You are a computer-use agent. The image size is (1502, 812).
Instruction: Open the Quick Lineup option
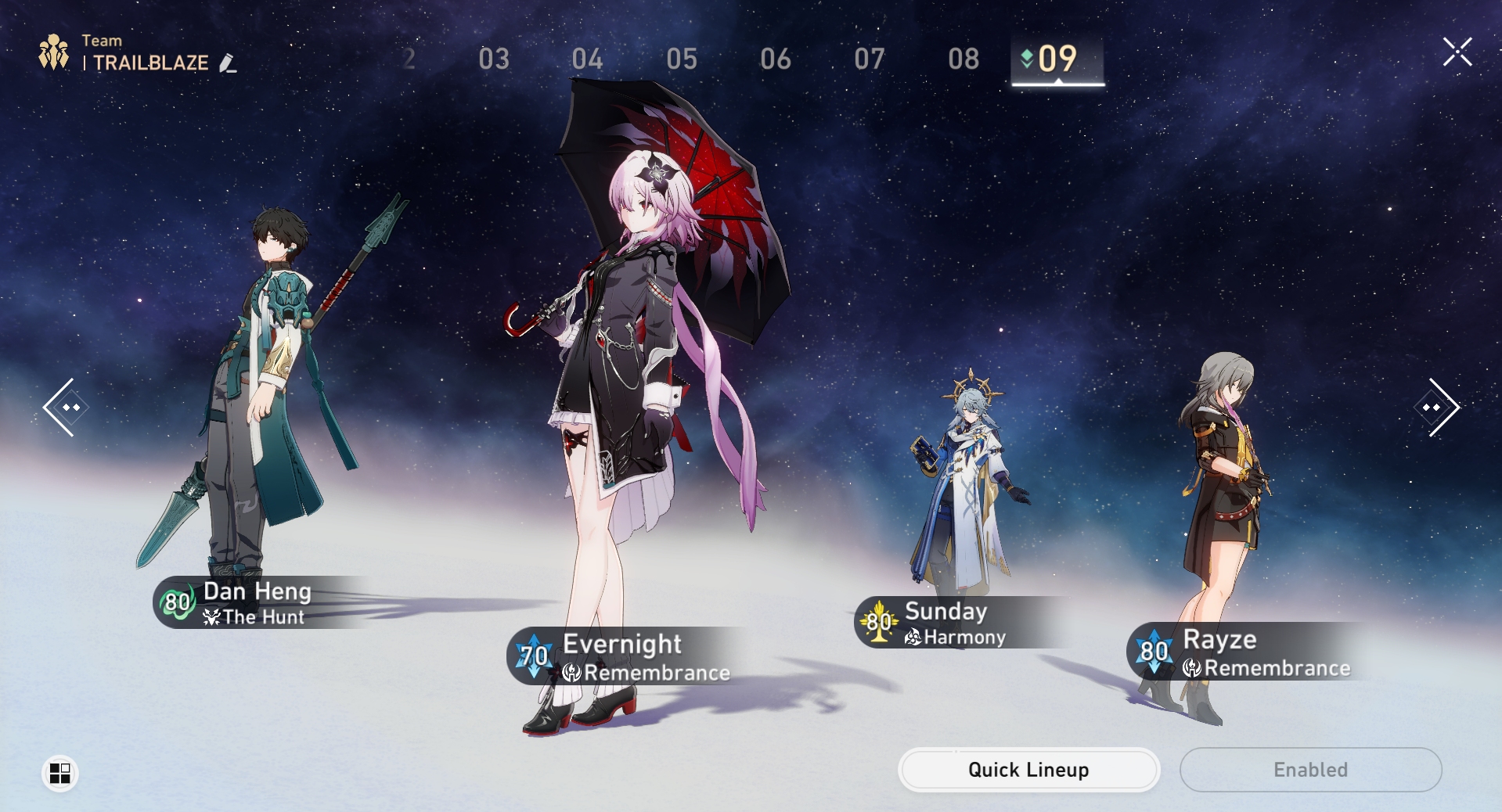pos(1028,770)
